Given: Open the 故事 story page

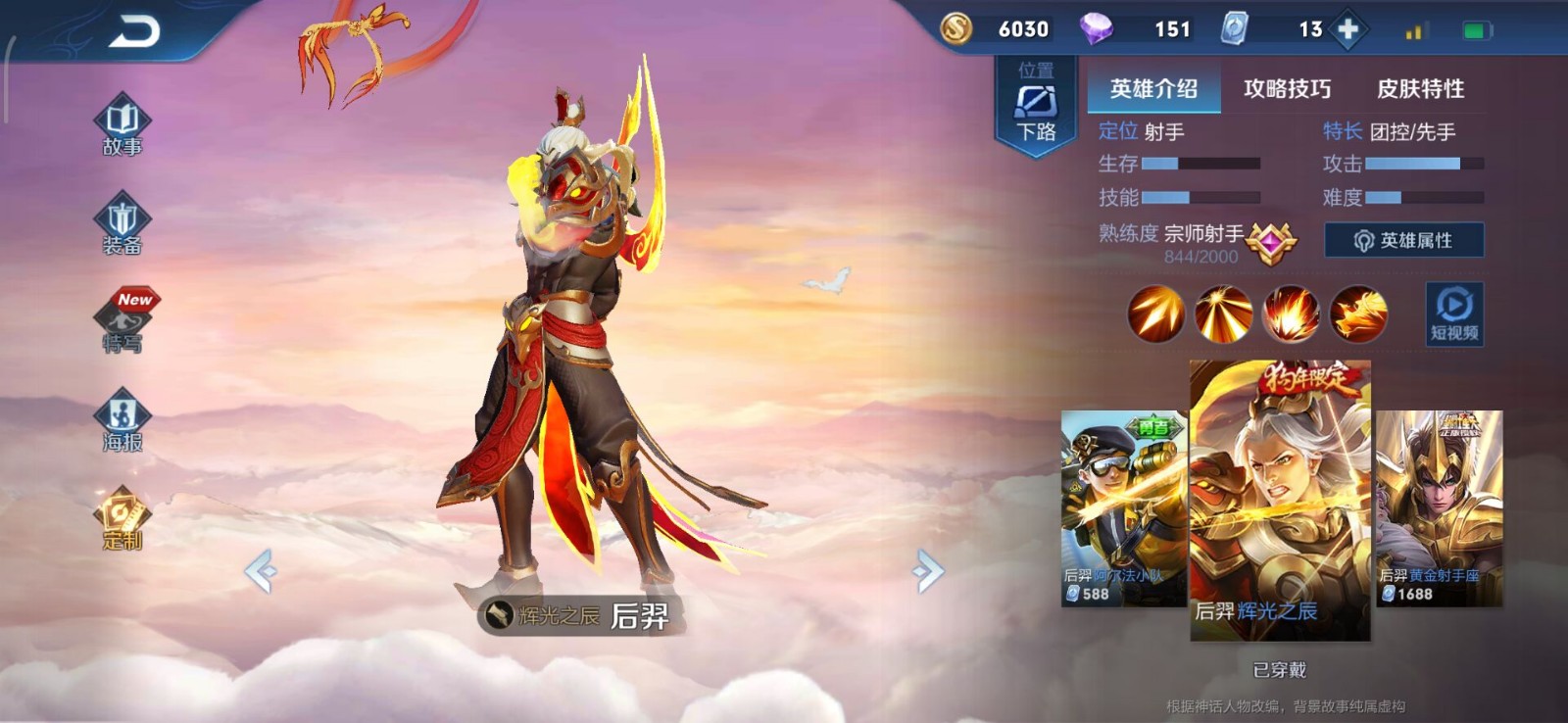Looking at the screenshot, I should pos(122,125).
